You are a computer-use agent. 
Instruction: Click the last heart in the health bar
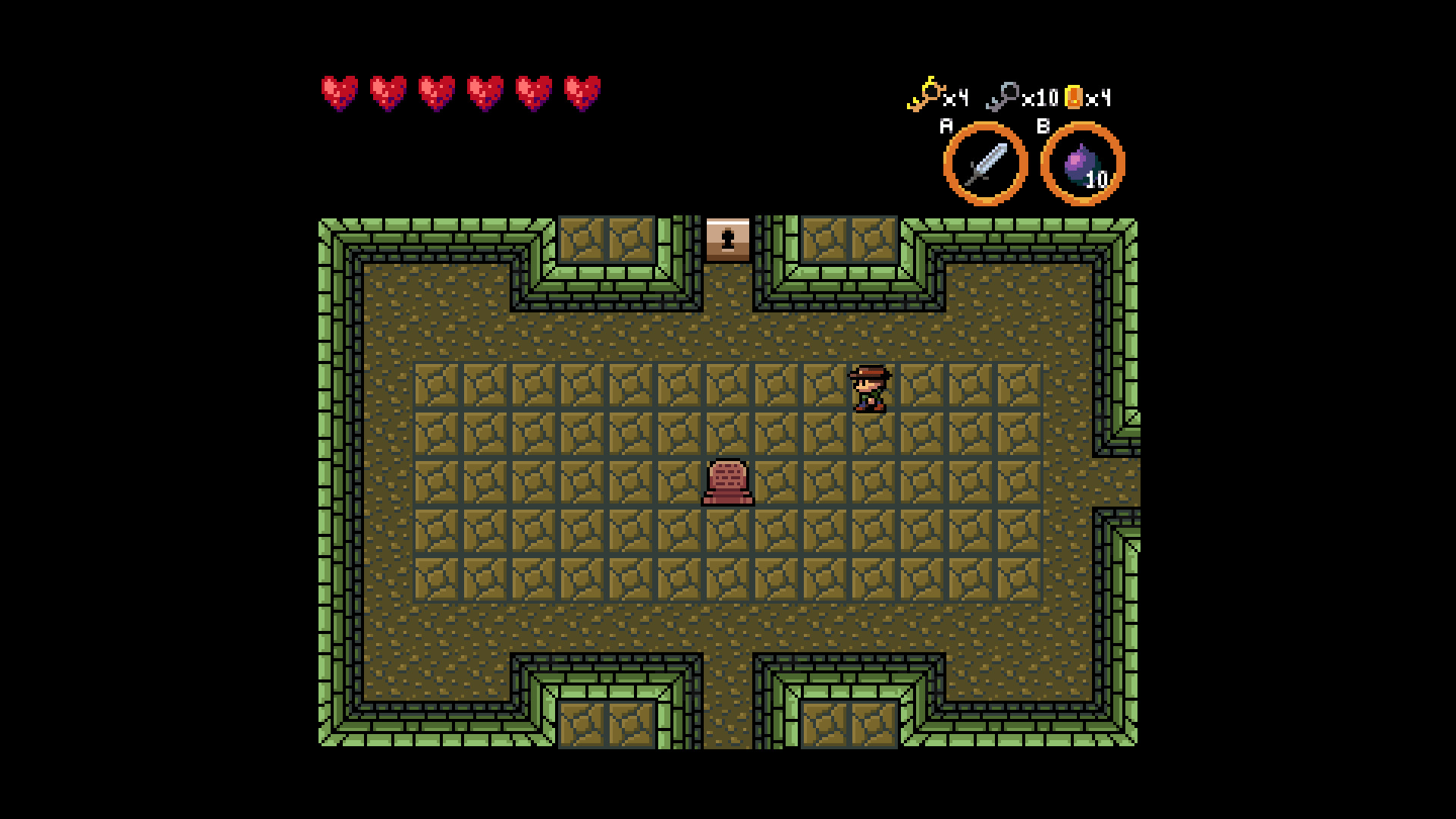coord(580,93)
